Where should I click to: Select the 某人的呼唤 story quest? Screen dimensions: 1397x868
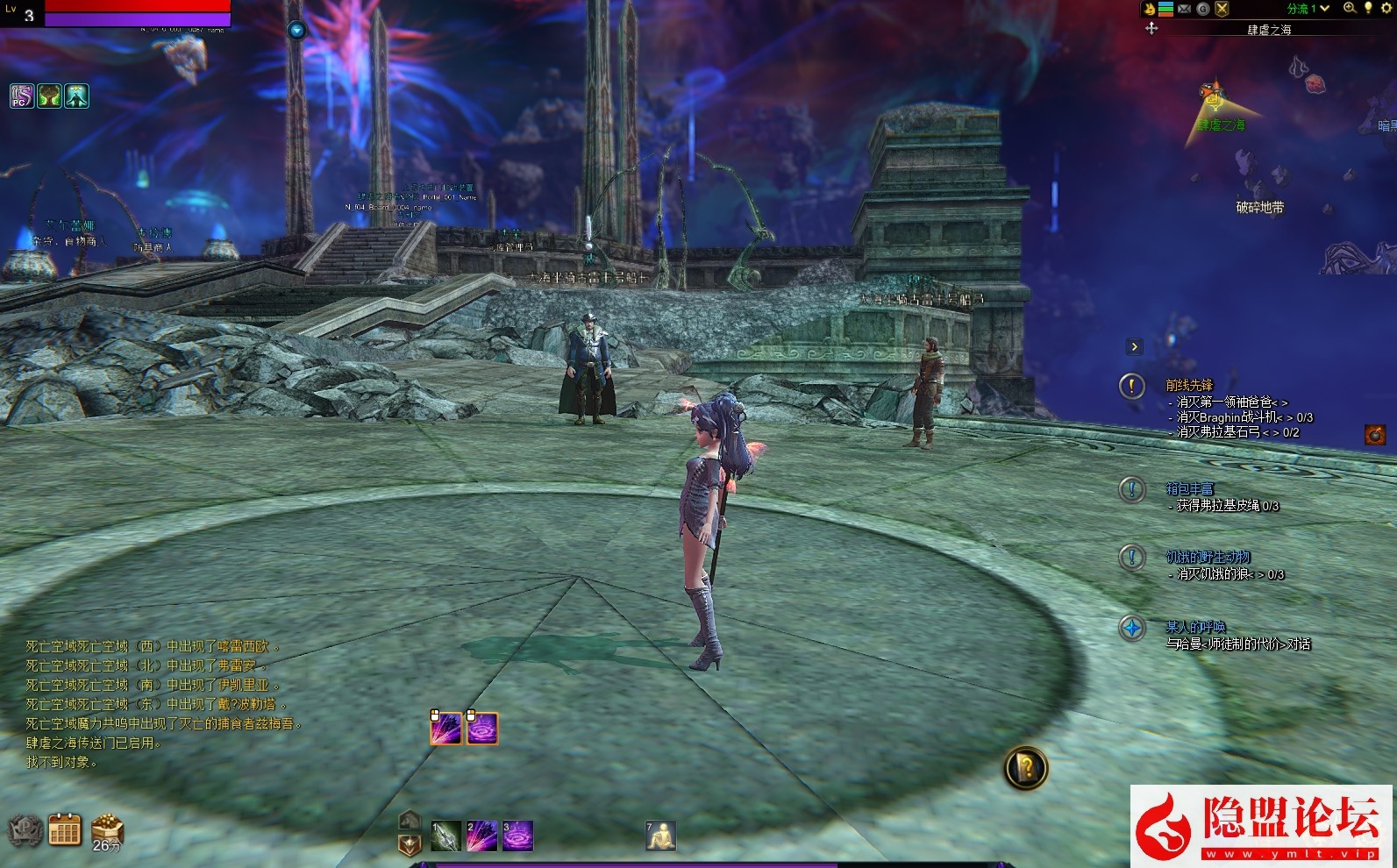[x=1195, y=627]
